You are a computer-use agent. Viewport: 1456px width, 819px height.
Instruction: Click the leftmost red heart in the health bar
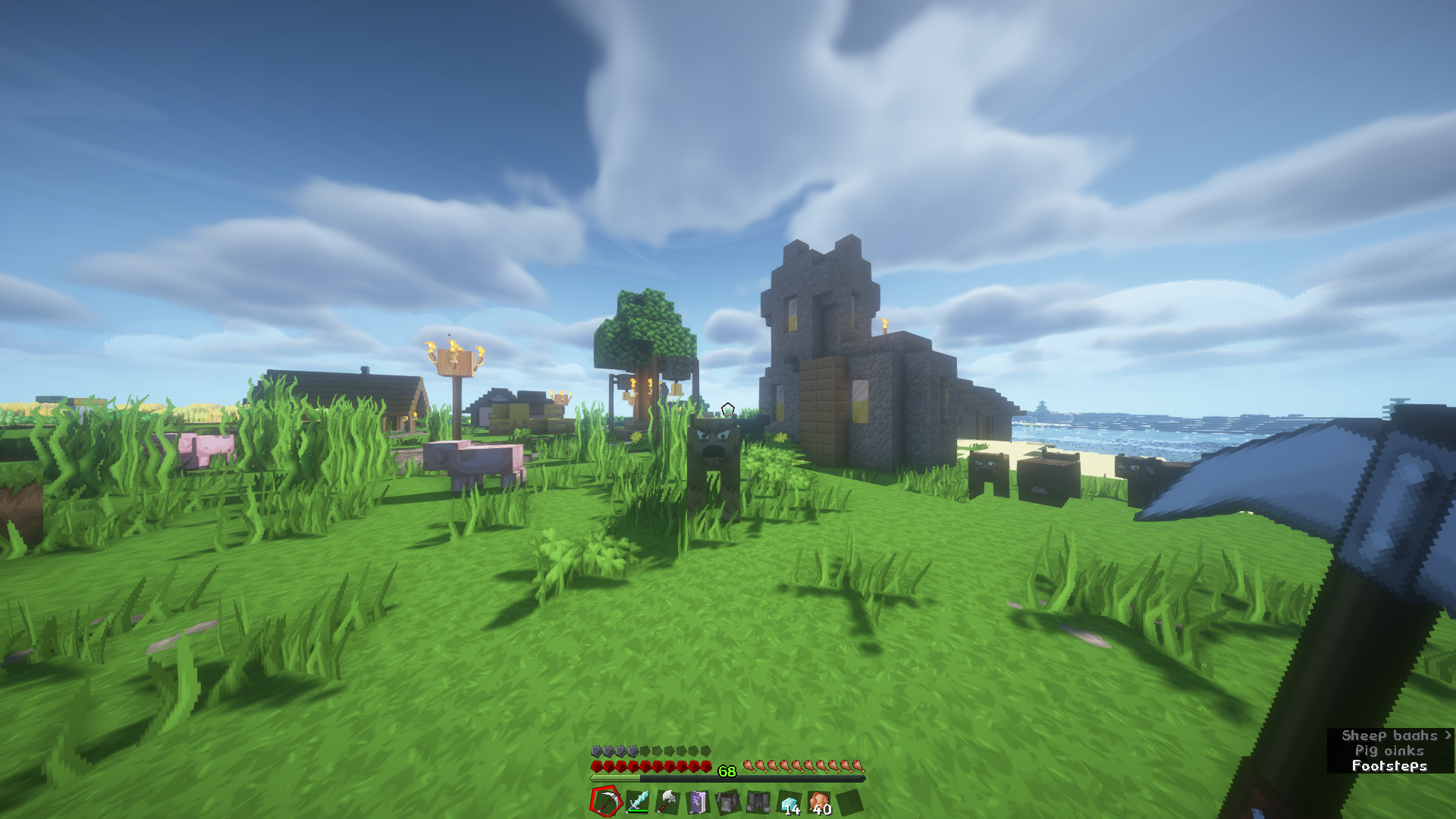point(597,765)
